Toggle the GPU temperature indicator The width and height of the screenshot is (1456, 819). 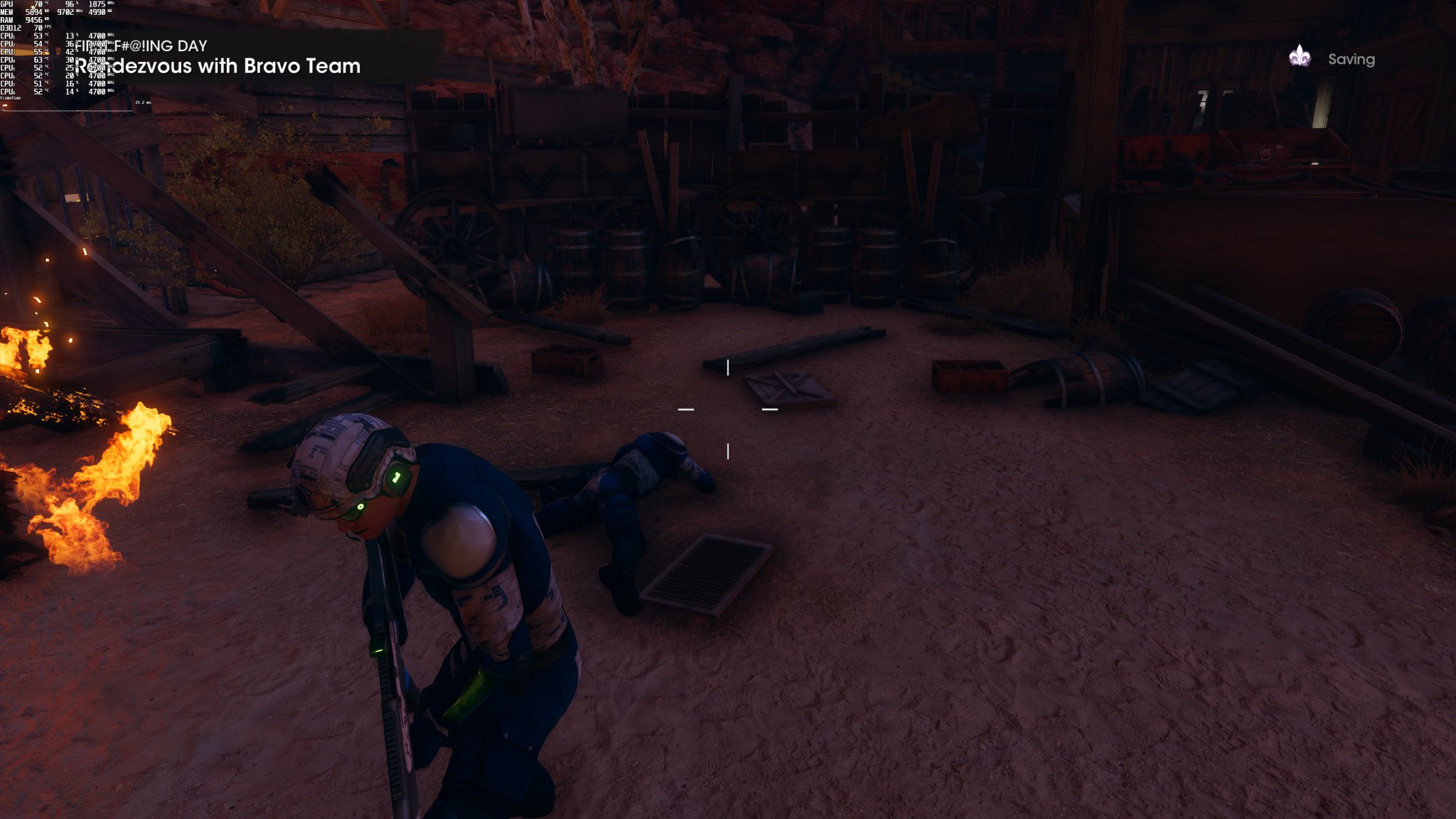click(39, 4)
